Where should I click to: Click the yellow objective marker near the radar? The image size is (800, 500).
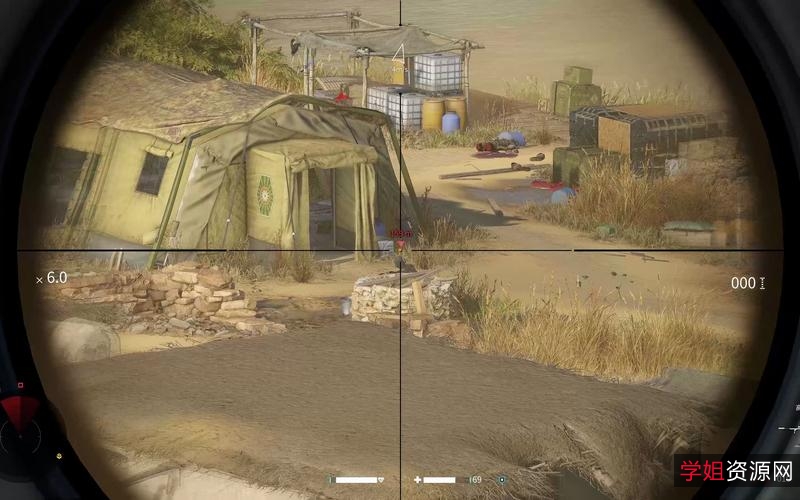point(60,456)
